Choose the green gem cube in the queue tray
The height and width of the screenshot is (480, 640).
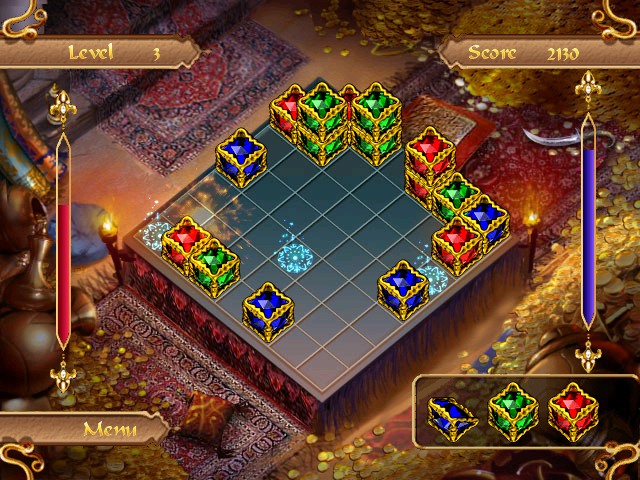tap(512, 411)
